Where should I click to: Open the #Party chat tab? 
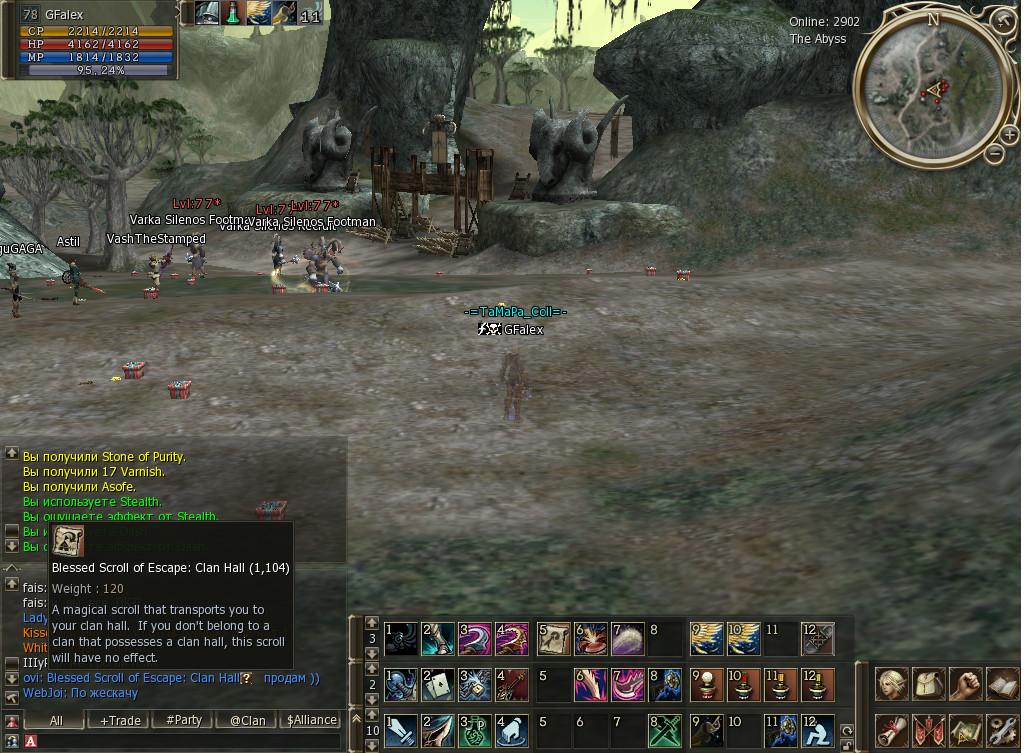[184, 720]
